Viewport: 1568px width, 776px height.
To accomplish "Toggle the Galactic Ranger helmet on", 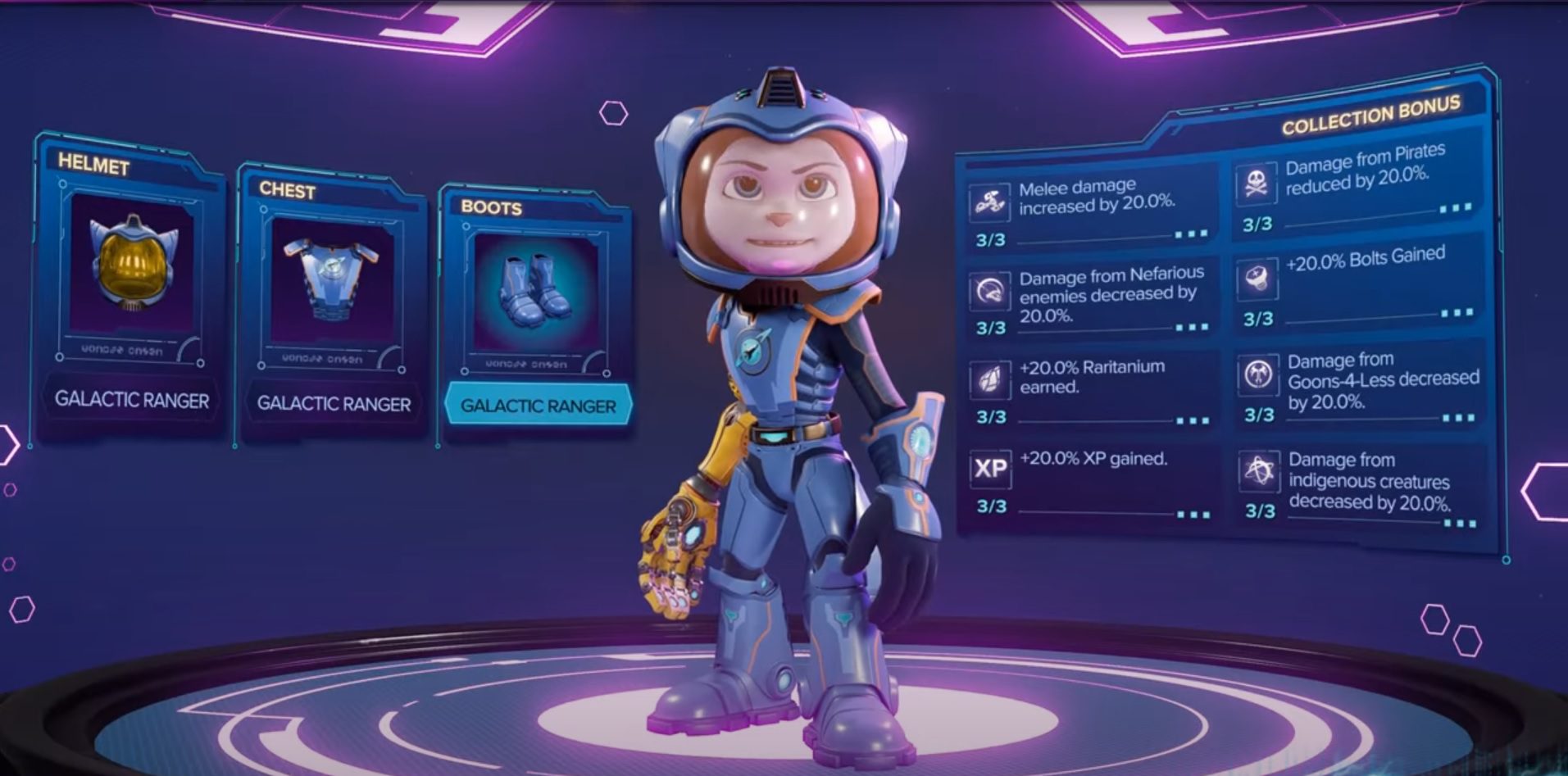I will (x=134, y=400).
